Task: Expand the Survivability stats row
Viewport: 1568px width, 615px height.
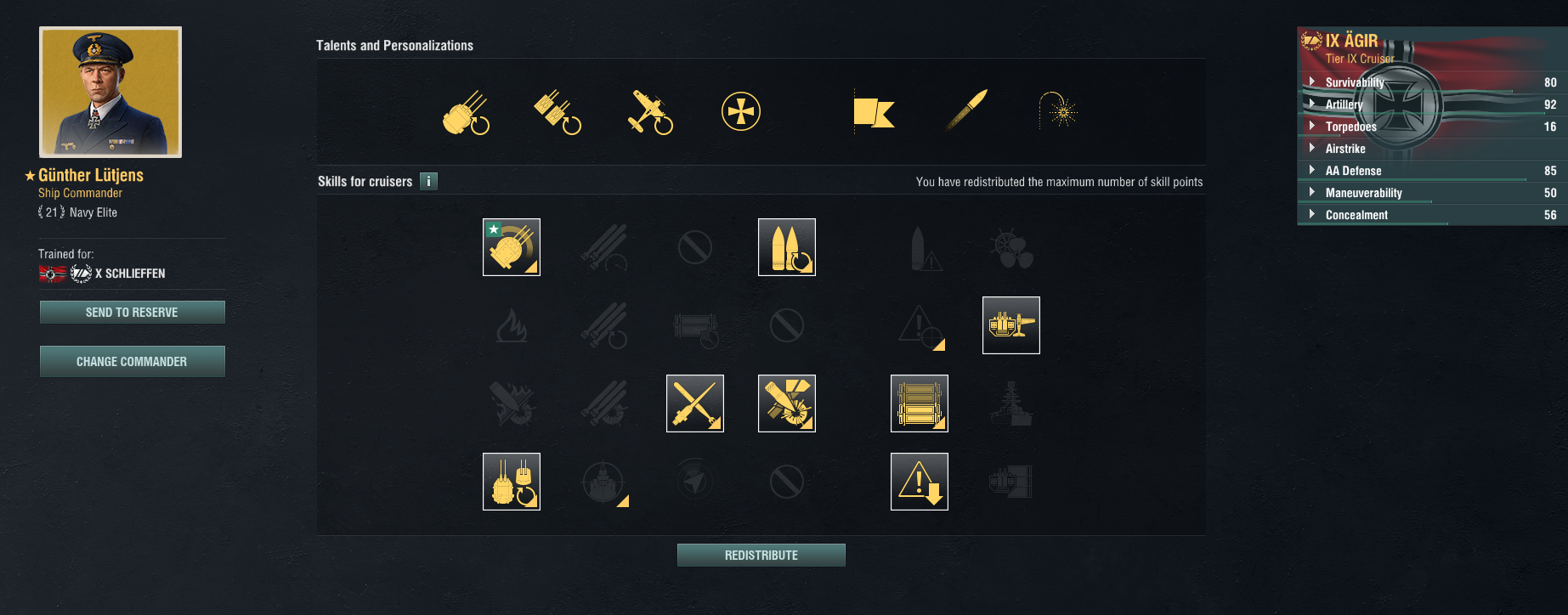Action: (x=1313, y=82)
